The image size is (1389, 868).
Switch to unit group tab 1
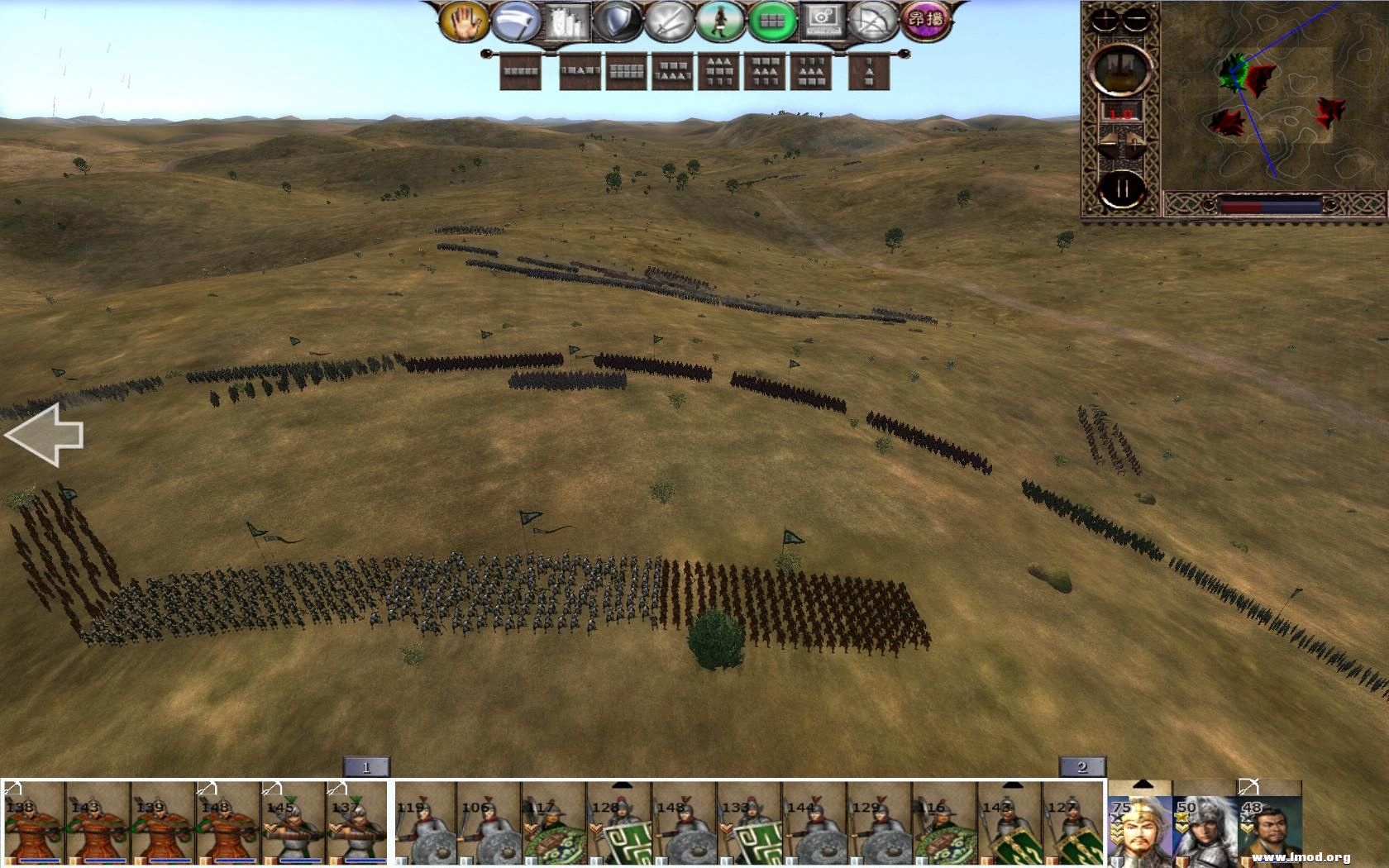[368, 766]
